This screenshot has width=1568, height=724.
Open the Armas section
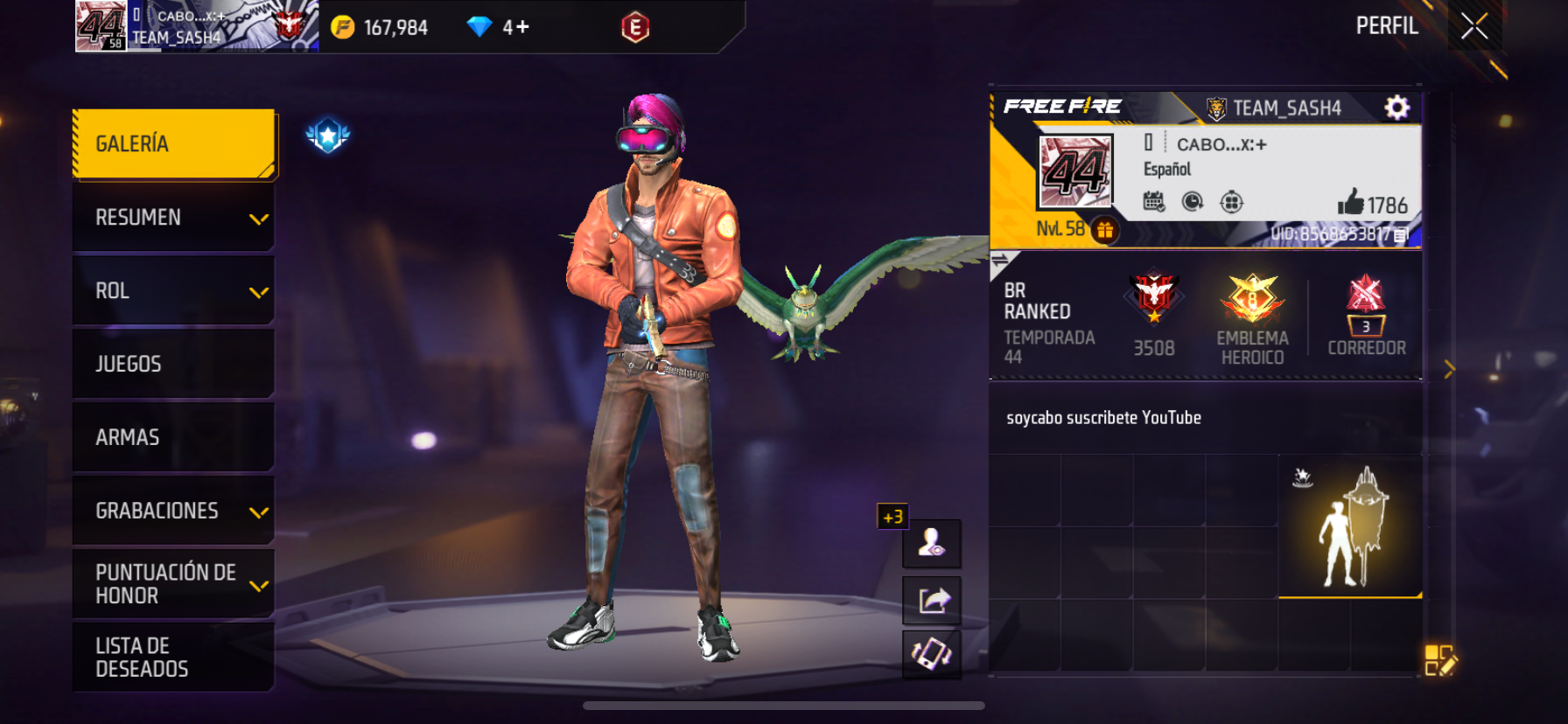(173, 437)
